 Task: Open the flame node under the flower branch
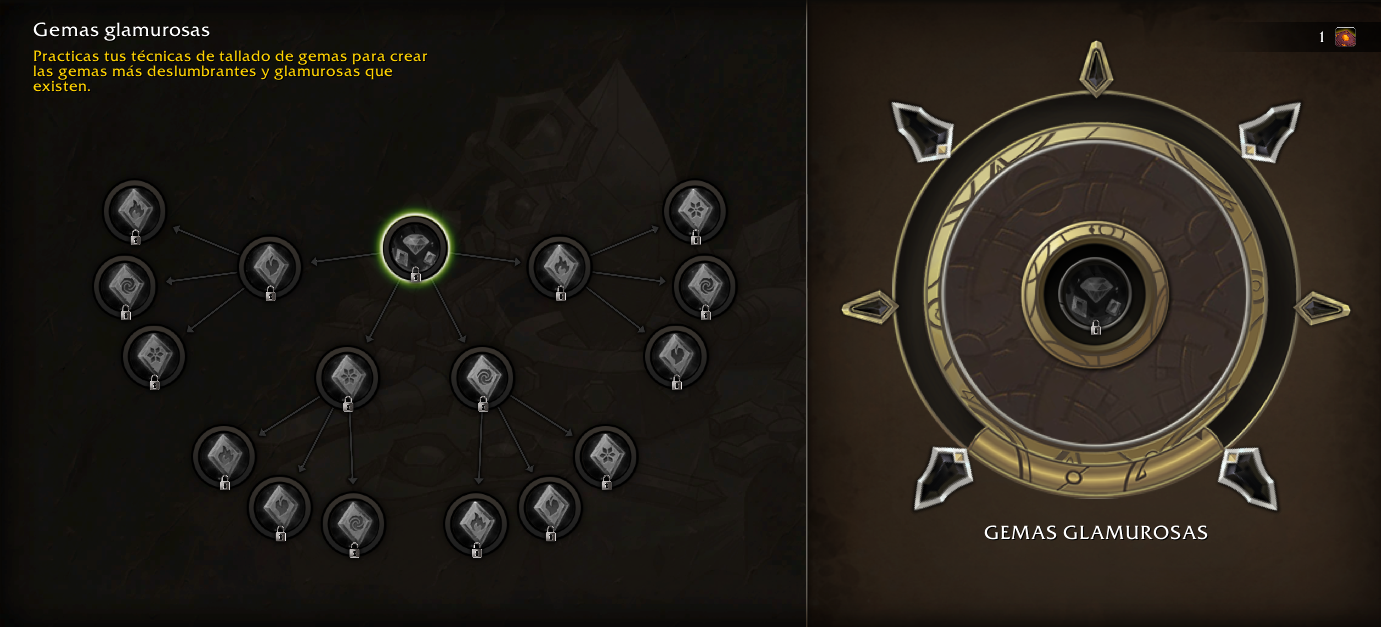[224, 456]
